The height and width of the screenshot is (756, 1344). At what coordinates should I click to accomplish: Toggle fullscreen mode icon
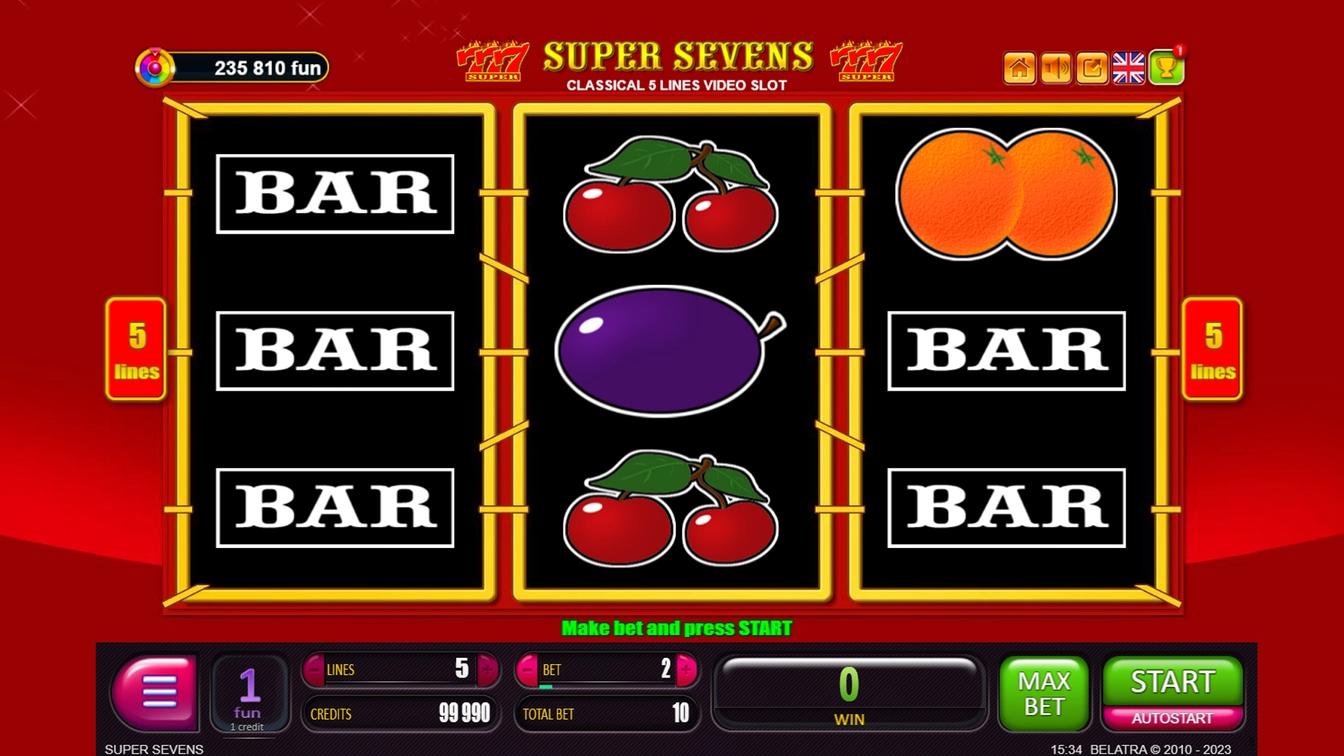coord(1091,68)
